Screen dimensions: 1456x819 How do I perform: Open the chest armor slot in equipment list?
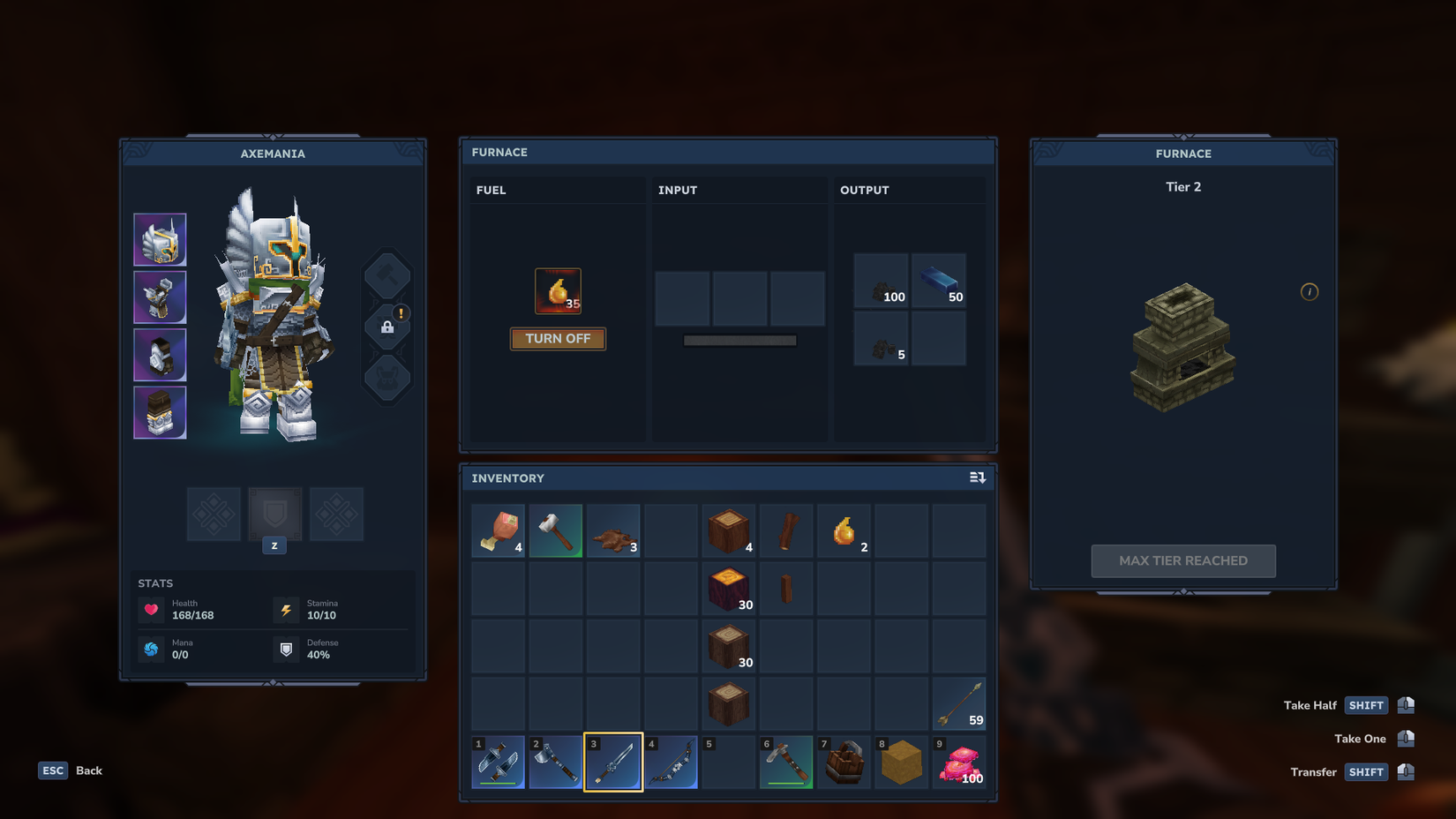[160, 297]
